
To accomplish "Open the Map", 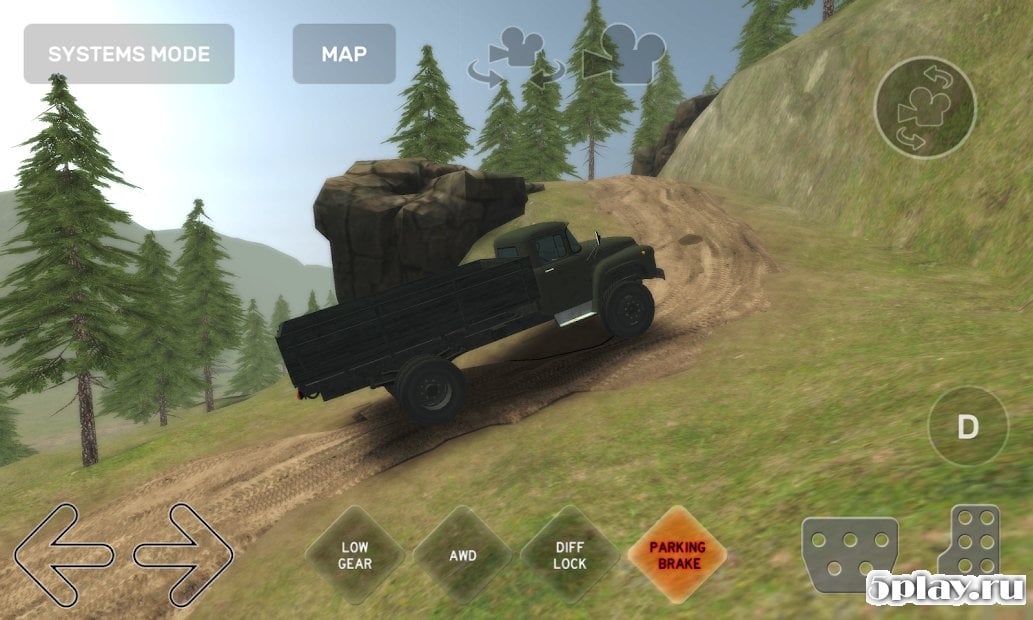I will pos(344,54).
